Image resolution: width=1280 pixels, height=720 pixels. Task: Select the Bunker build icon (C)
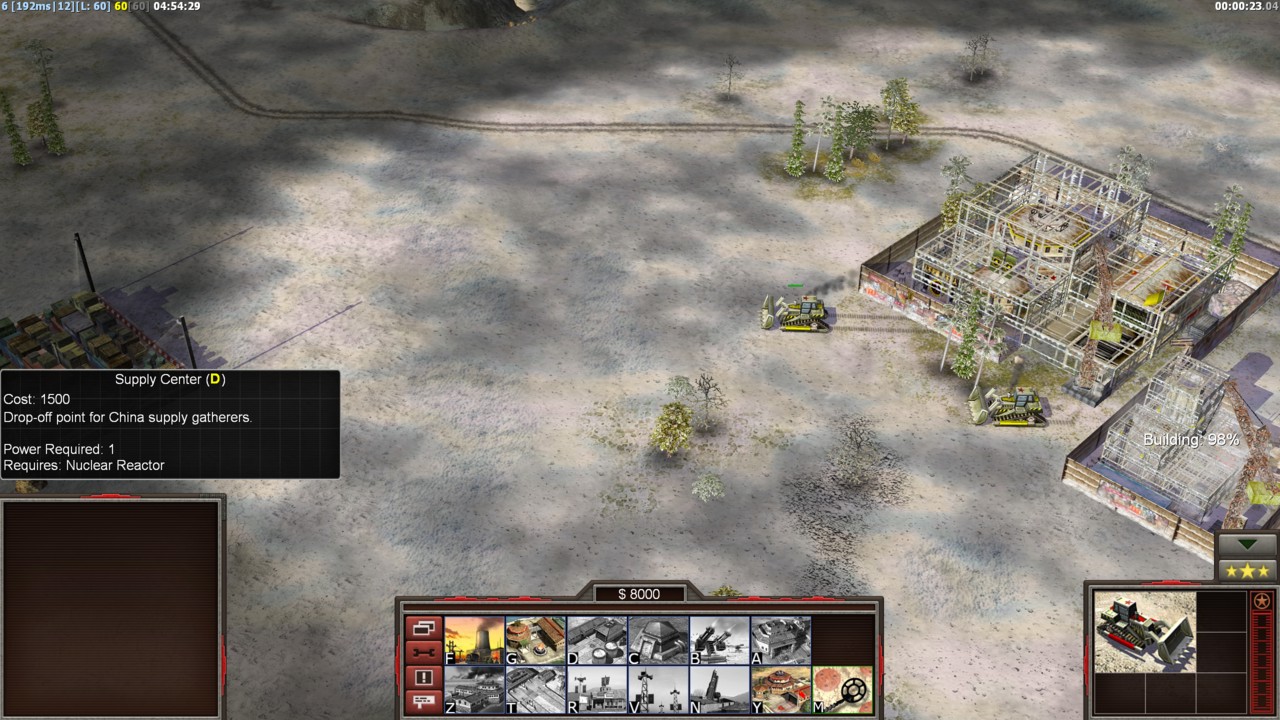[x=658, y=640]
